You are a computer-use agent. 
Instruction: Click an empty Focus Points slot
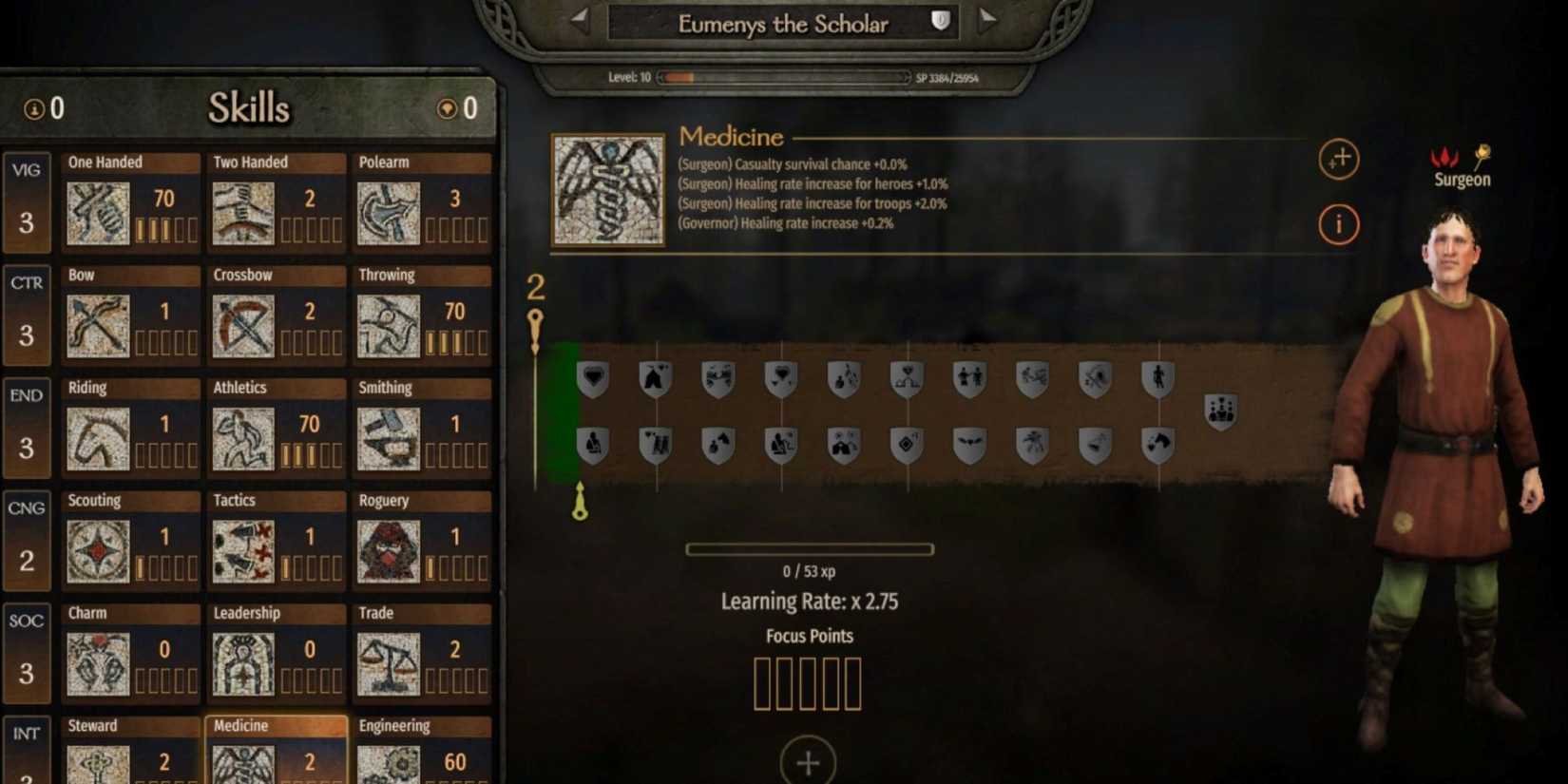(760, 680)
